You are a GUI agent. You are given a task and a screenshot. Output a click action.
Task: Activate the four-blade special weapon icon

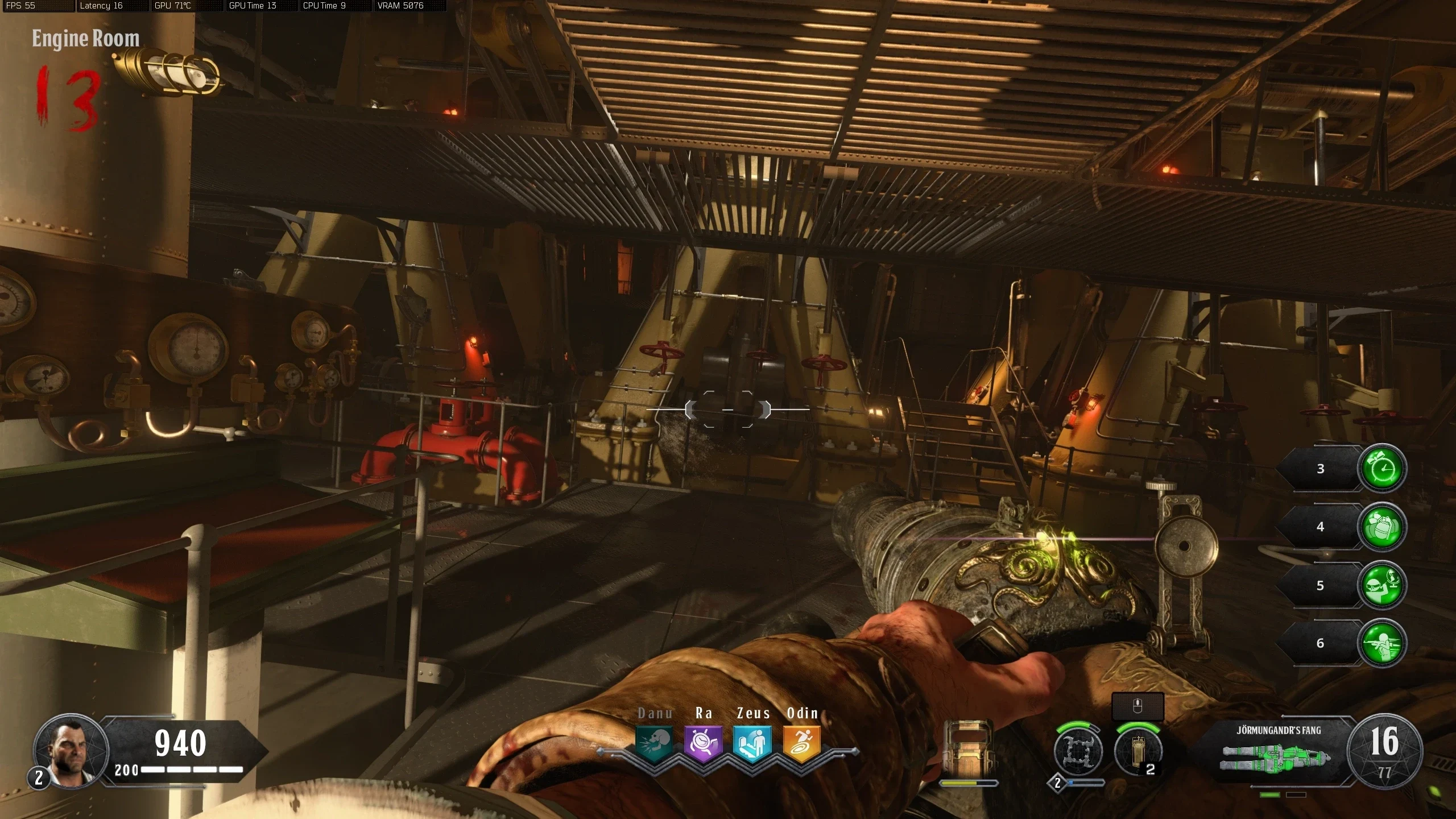tap(1078, 751)
